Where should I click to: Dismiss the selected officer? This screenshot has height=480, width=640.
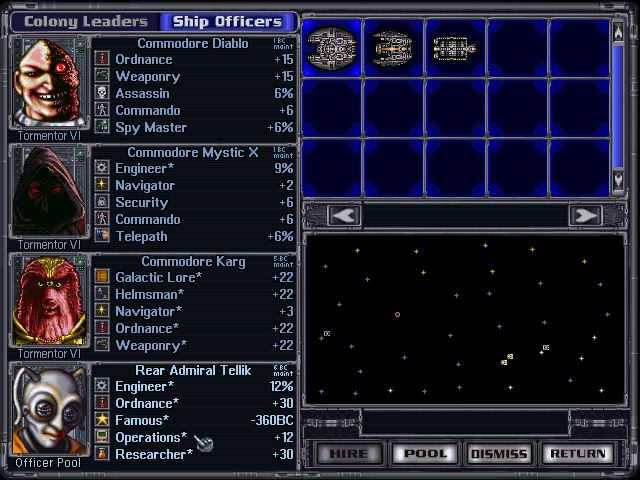pos(499,454)
